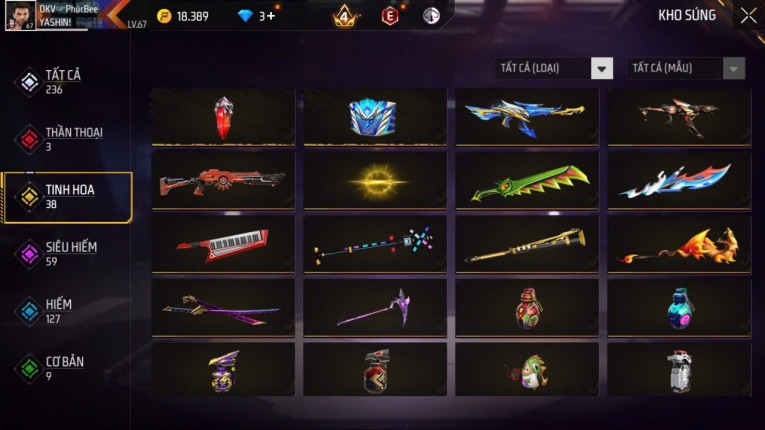Image resolution: width=765 pixels, height=430 pixels.
Task: Select the blue and yellow rifle skin
Action: pos(527,117)
